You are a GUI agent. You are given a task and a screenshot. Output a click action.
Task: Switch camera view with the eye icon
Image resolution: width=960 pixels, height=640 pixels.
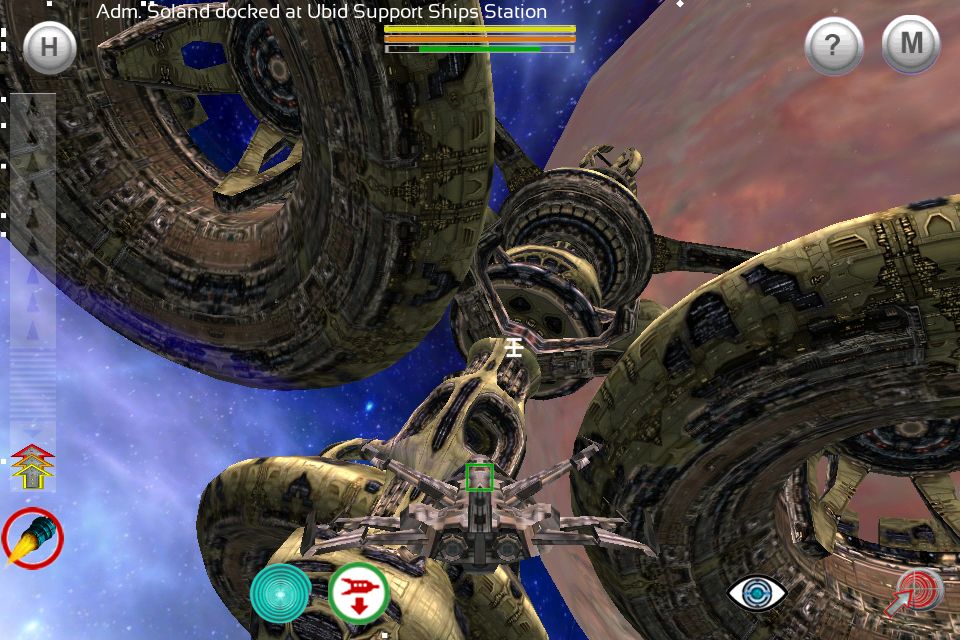coord(757,593)
